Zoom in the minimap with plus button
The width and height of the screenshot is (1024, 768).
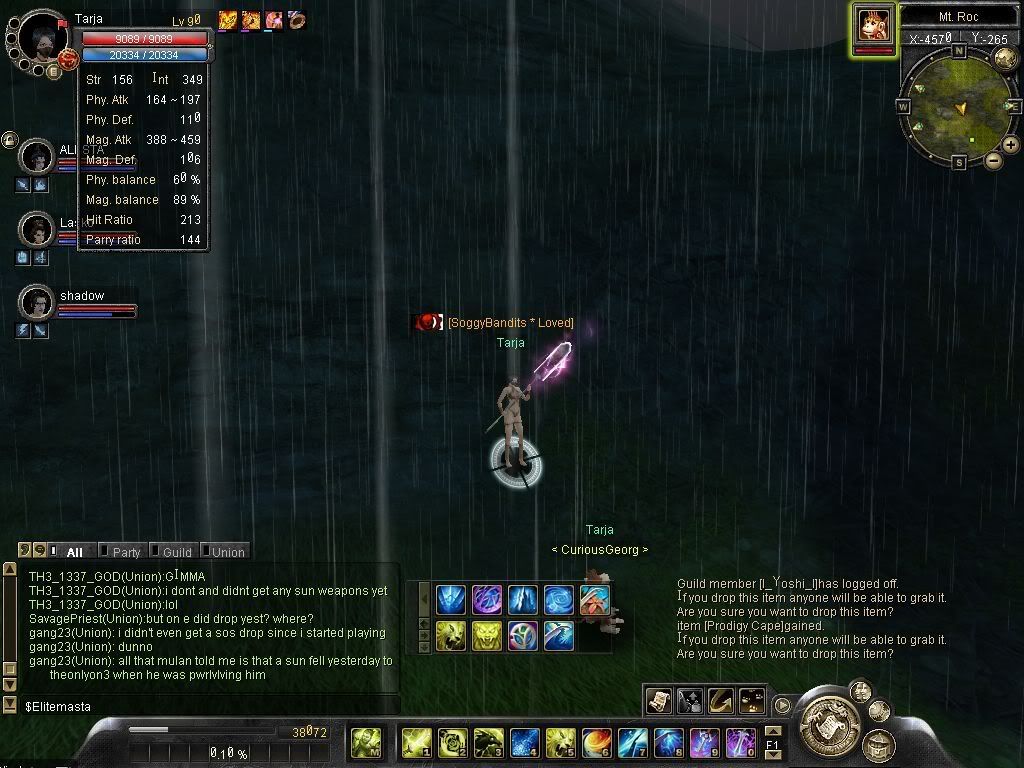[1011, 145]
